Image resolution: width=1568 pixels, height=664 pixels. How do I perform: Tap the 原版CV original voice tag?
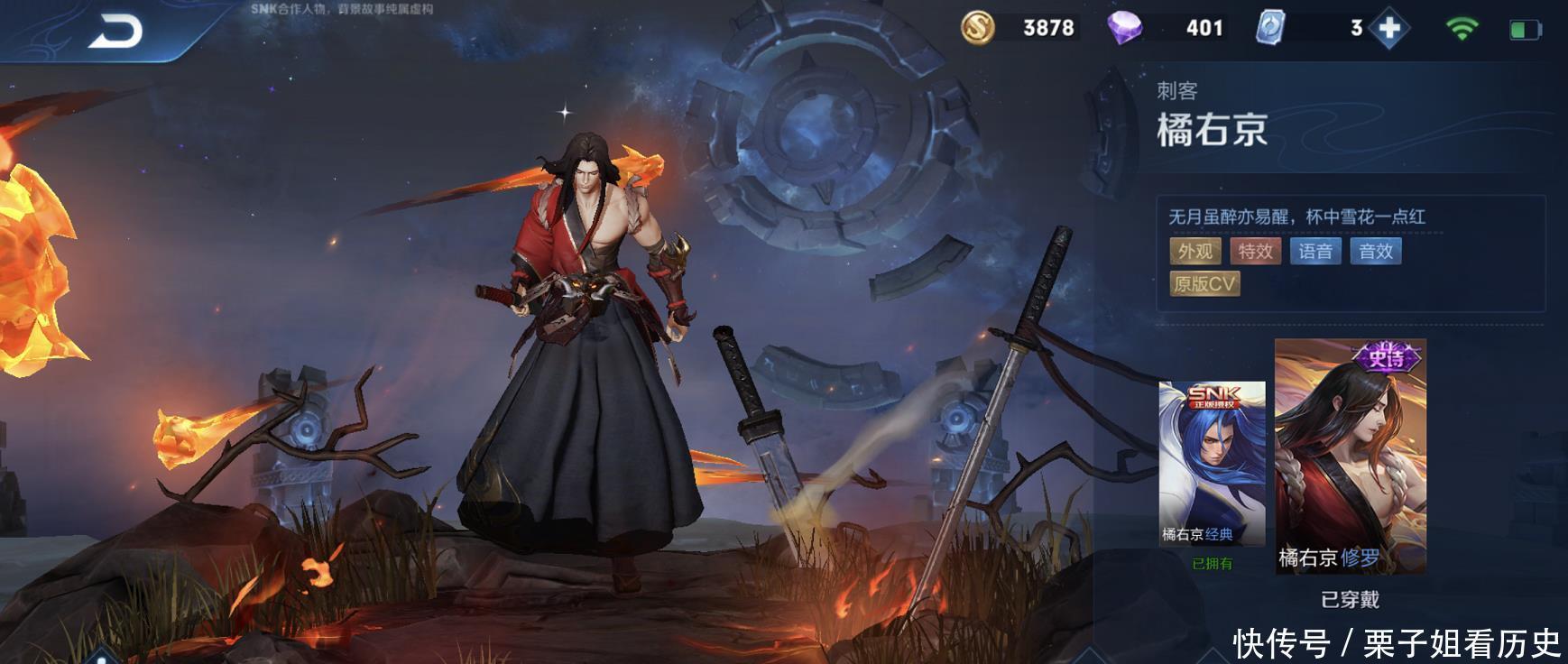tap(1204, 284)
